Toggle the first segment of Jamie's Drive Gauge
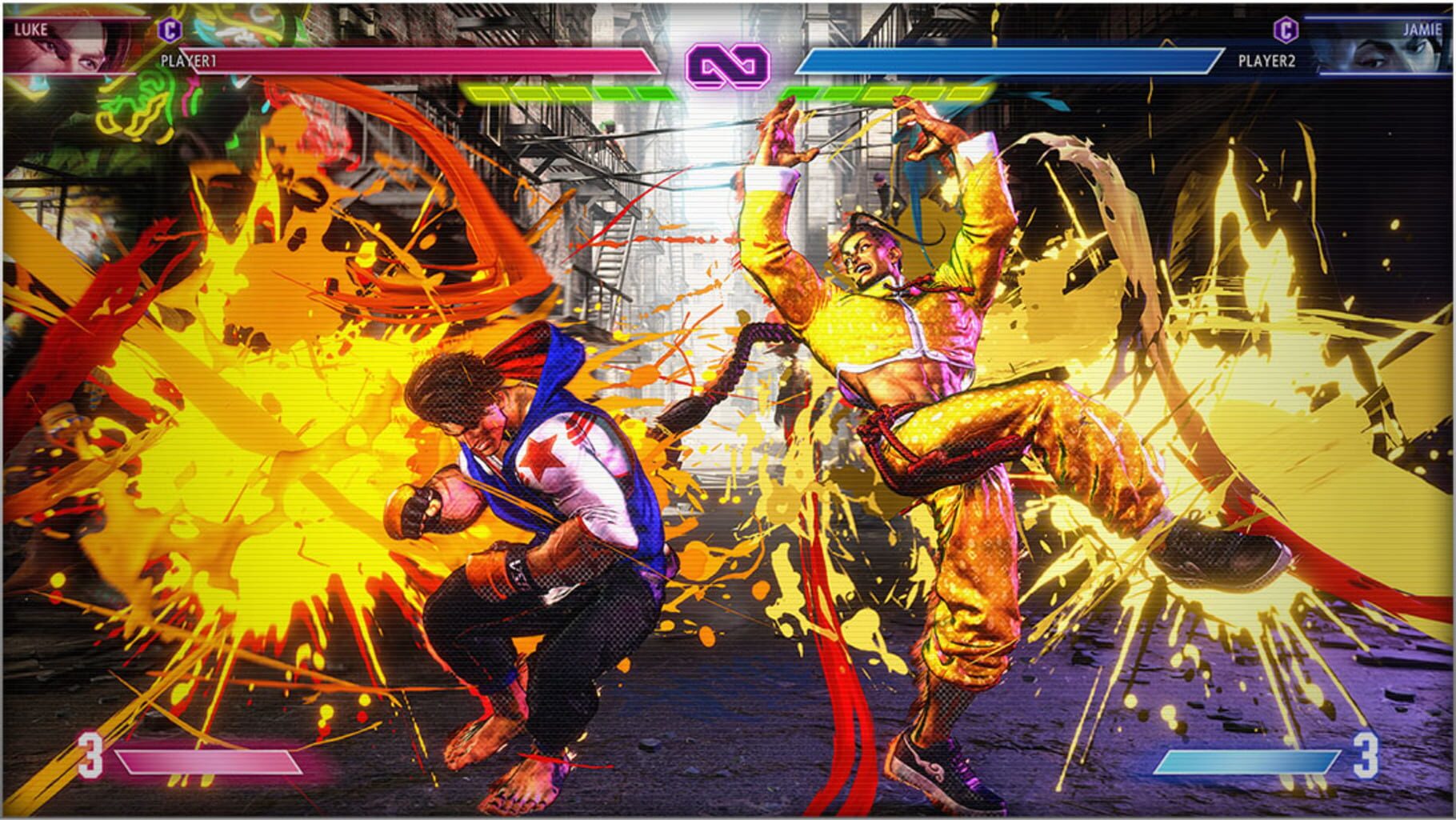This screenshot has height=820, width=1456. coord(800,94)
